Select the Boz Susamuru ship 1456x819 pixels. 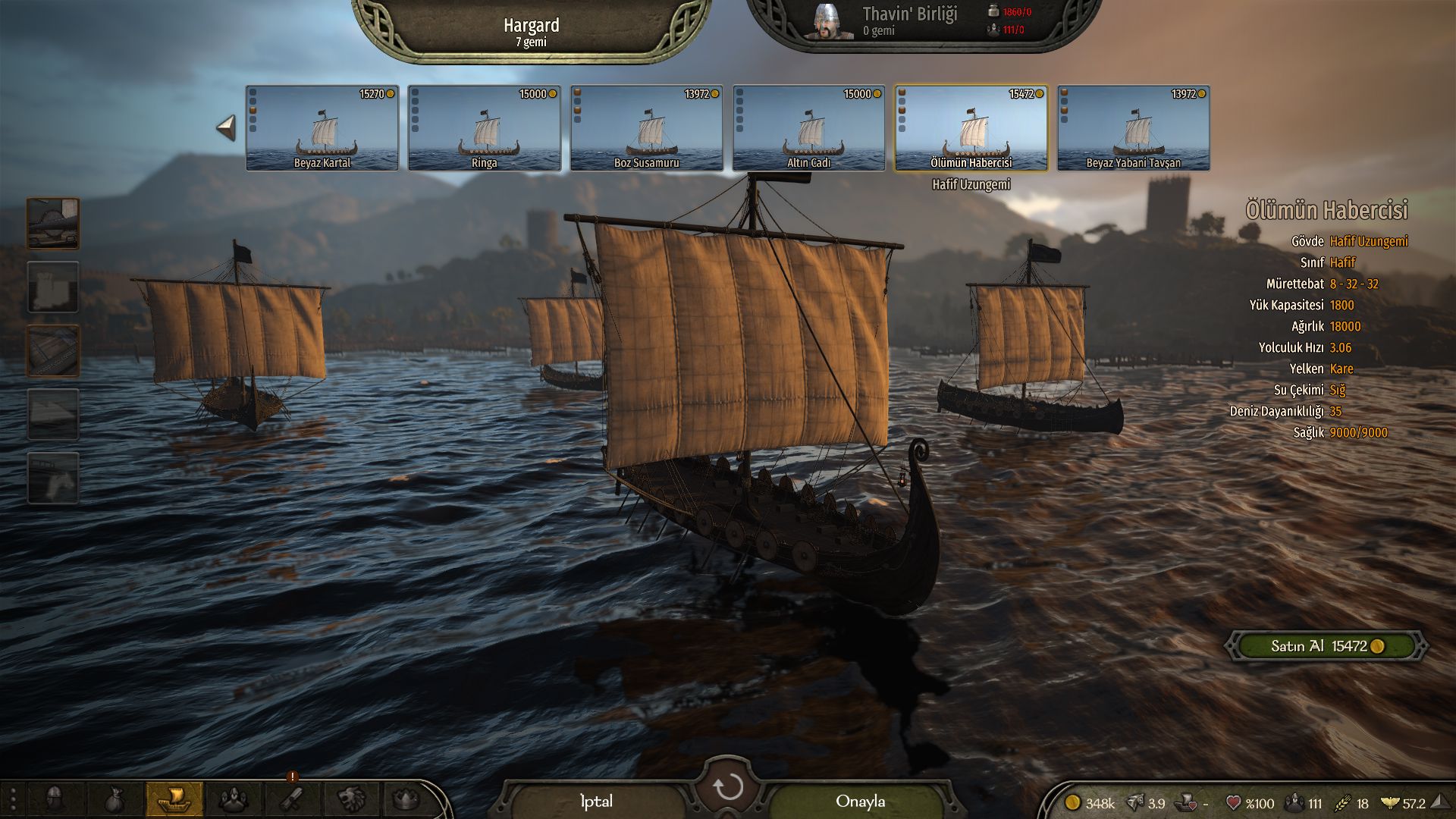(647, 128)
